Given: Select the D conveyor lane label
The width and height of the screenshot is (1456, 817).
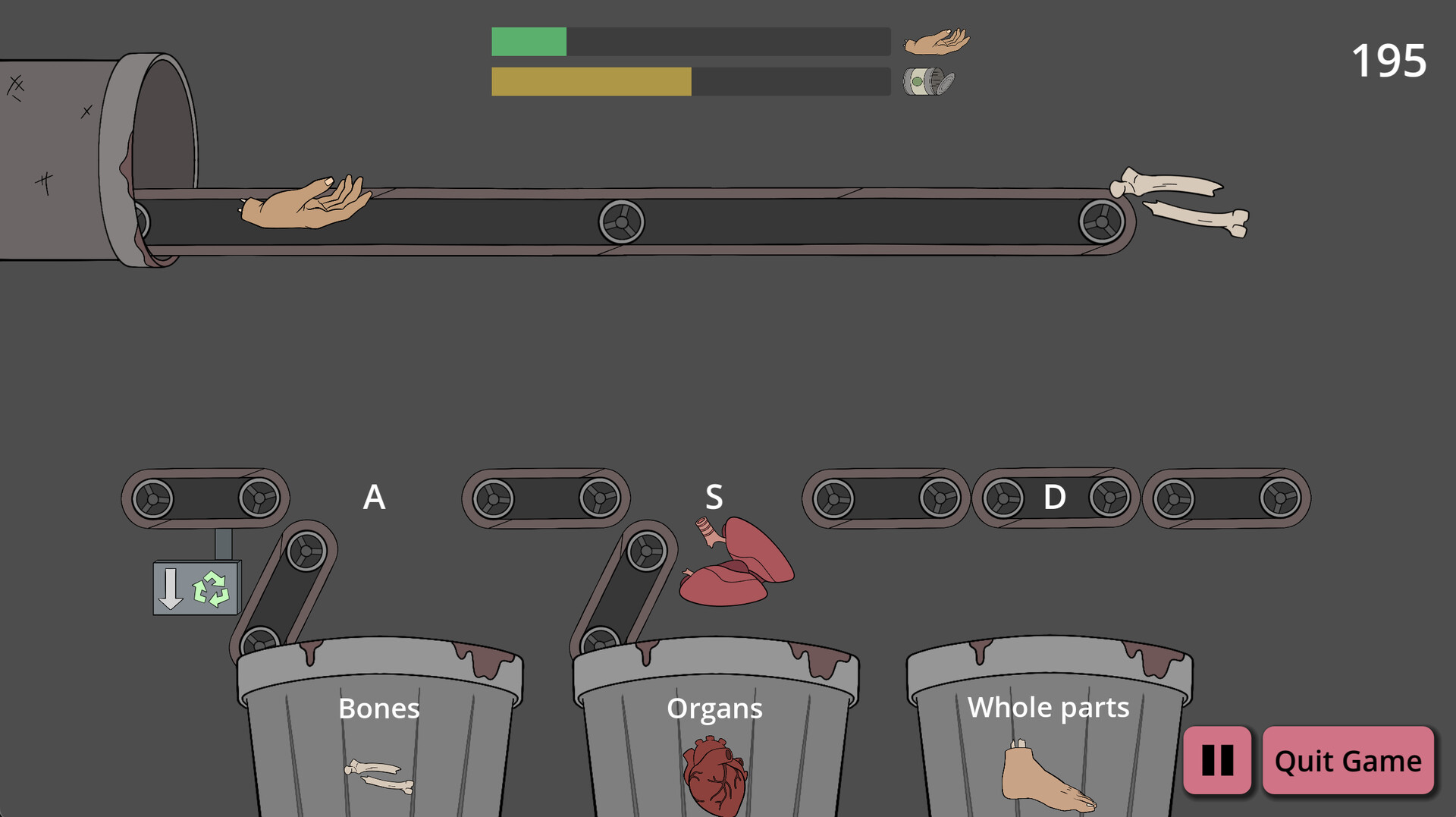Looking at the screenshot, I should click(1053, 498).
